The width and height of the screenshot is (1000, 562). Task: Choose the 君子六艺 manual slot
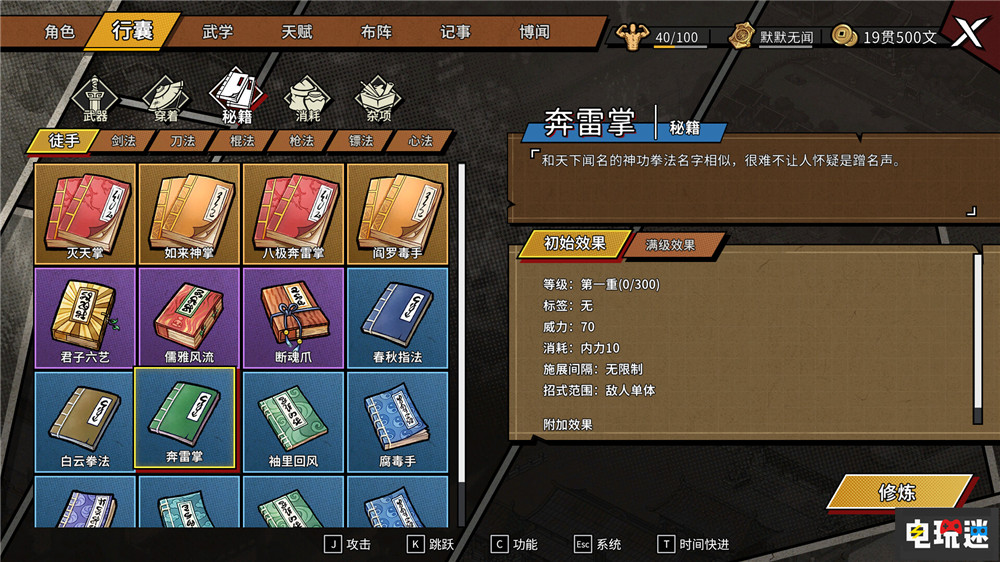[x=85, y=317]
